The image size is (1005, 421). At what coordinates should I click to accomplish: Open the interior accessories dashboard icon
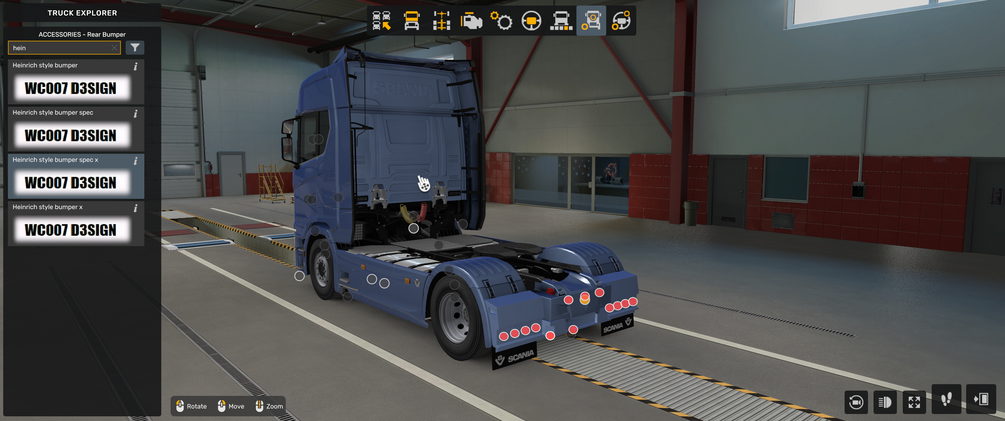pyautogui.click(x=621, y=21)
